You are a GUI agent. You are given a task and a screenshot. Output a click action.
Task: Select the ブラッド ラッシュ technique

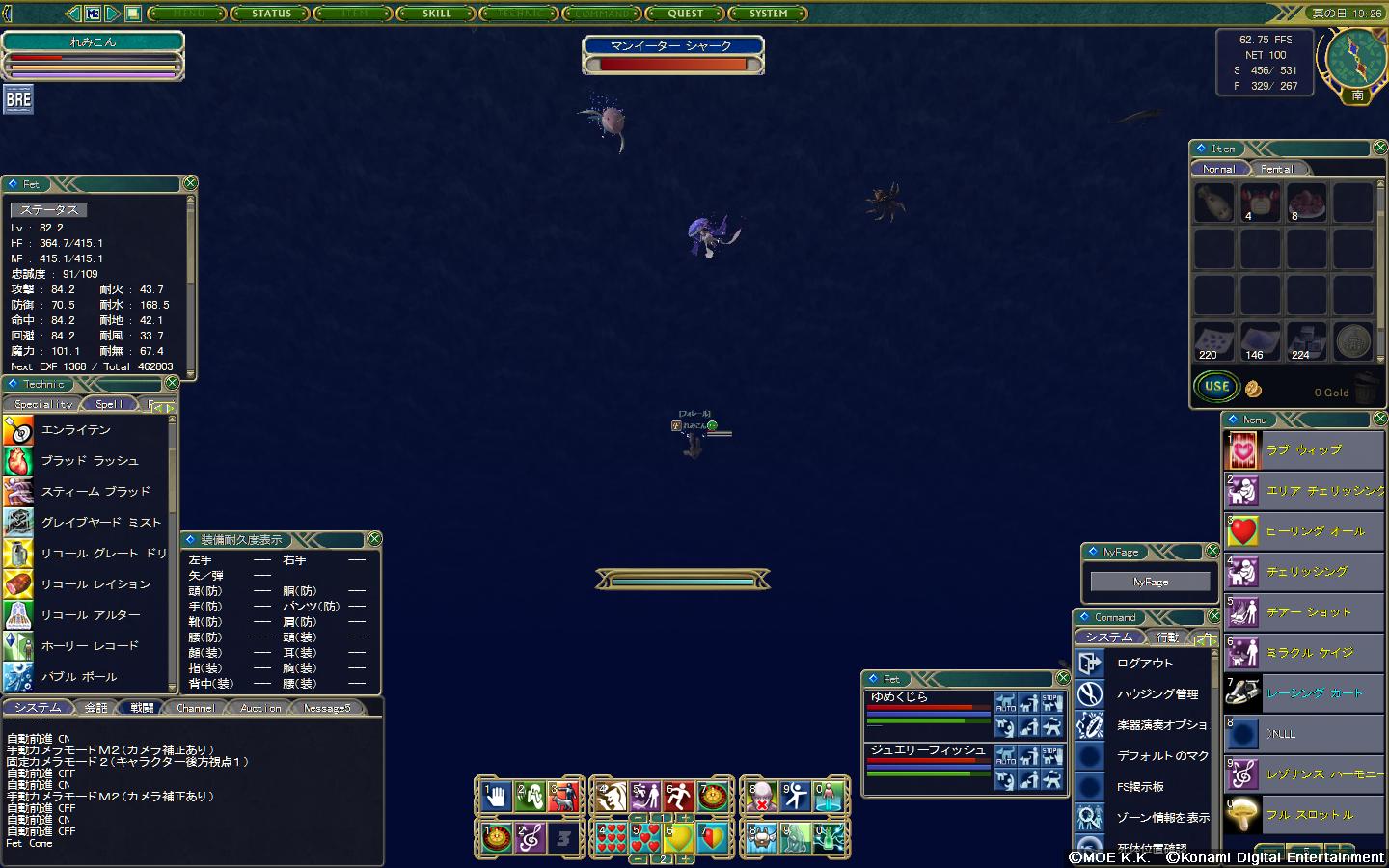[89, 461]
